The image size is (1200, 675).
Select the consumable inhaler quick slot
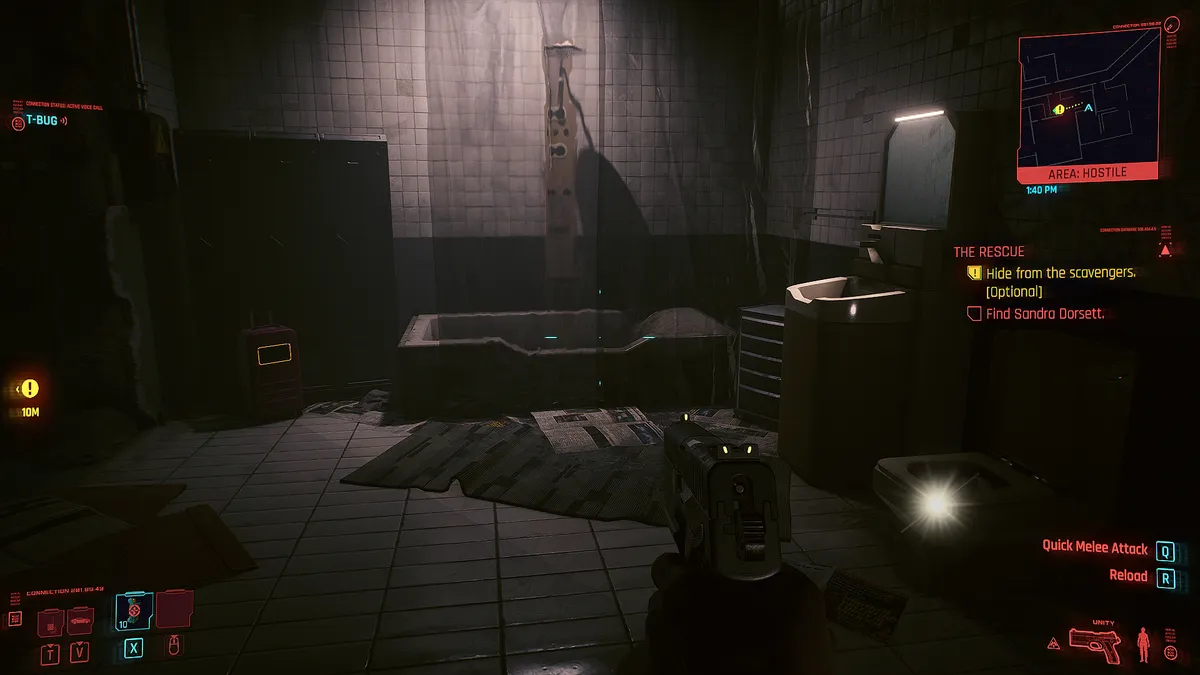click(133, 609)
